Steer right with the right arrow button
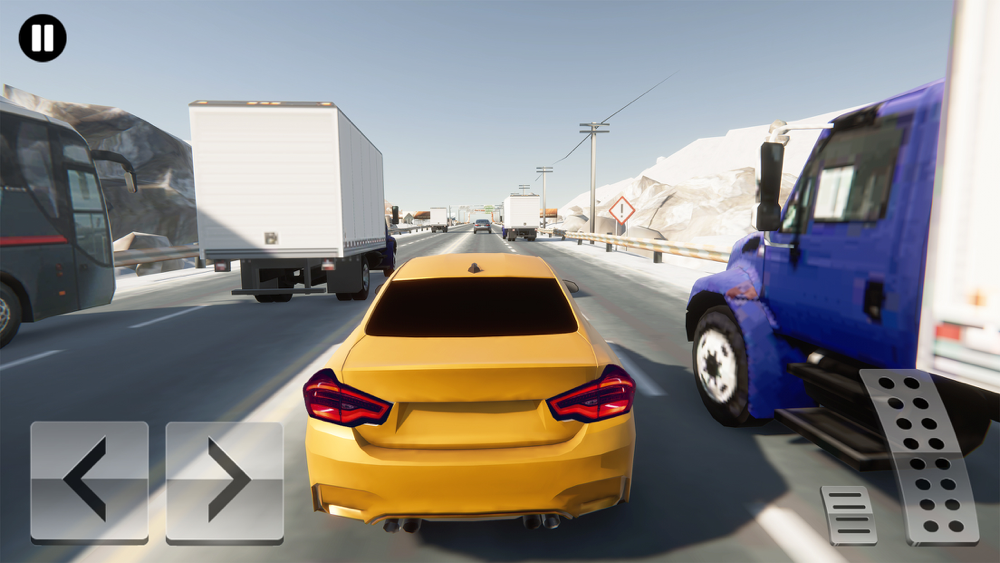1000x563 pixels. pos(225,481)
